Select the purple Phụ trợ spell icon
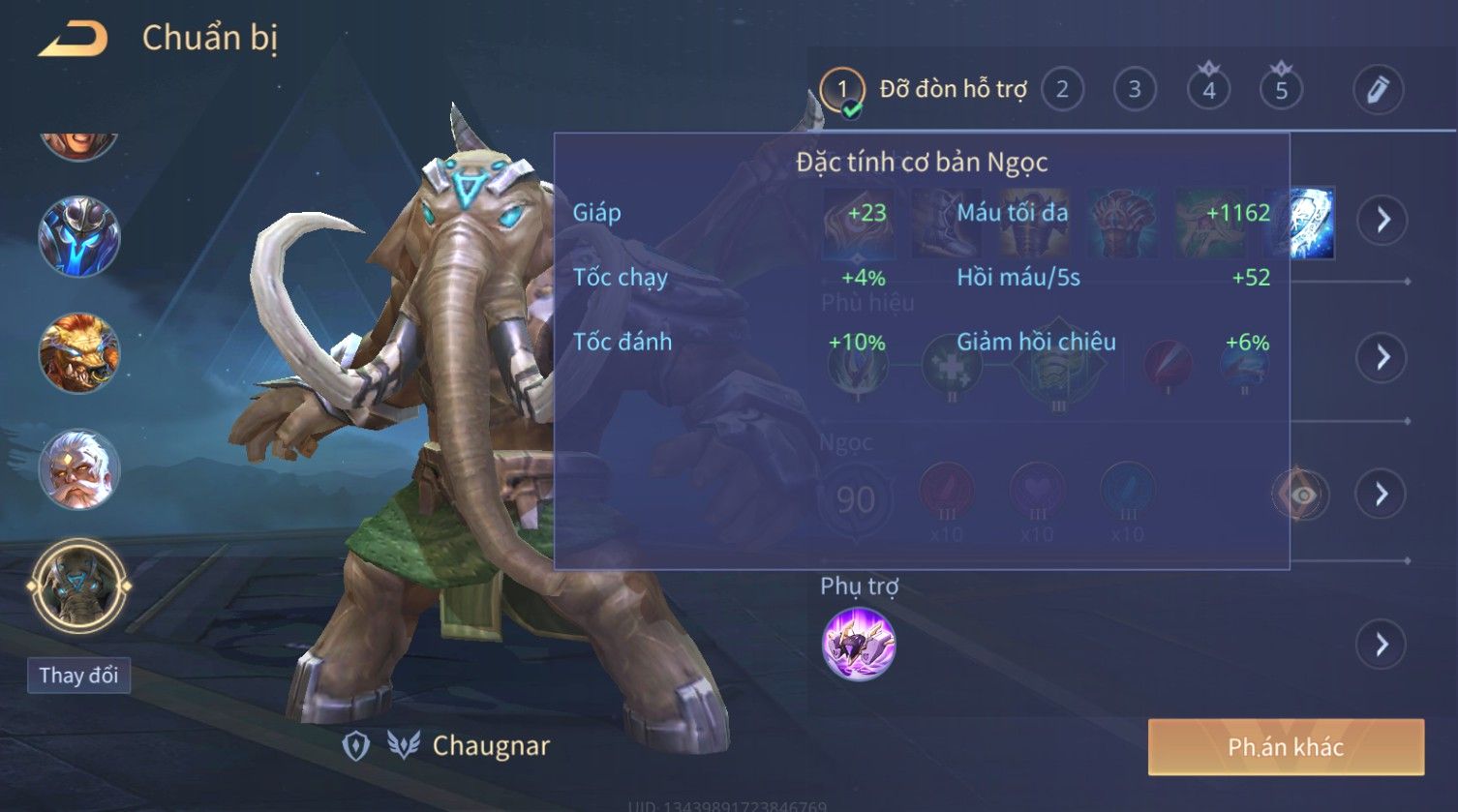1458x812 pixels. (859, 645)
